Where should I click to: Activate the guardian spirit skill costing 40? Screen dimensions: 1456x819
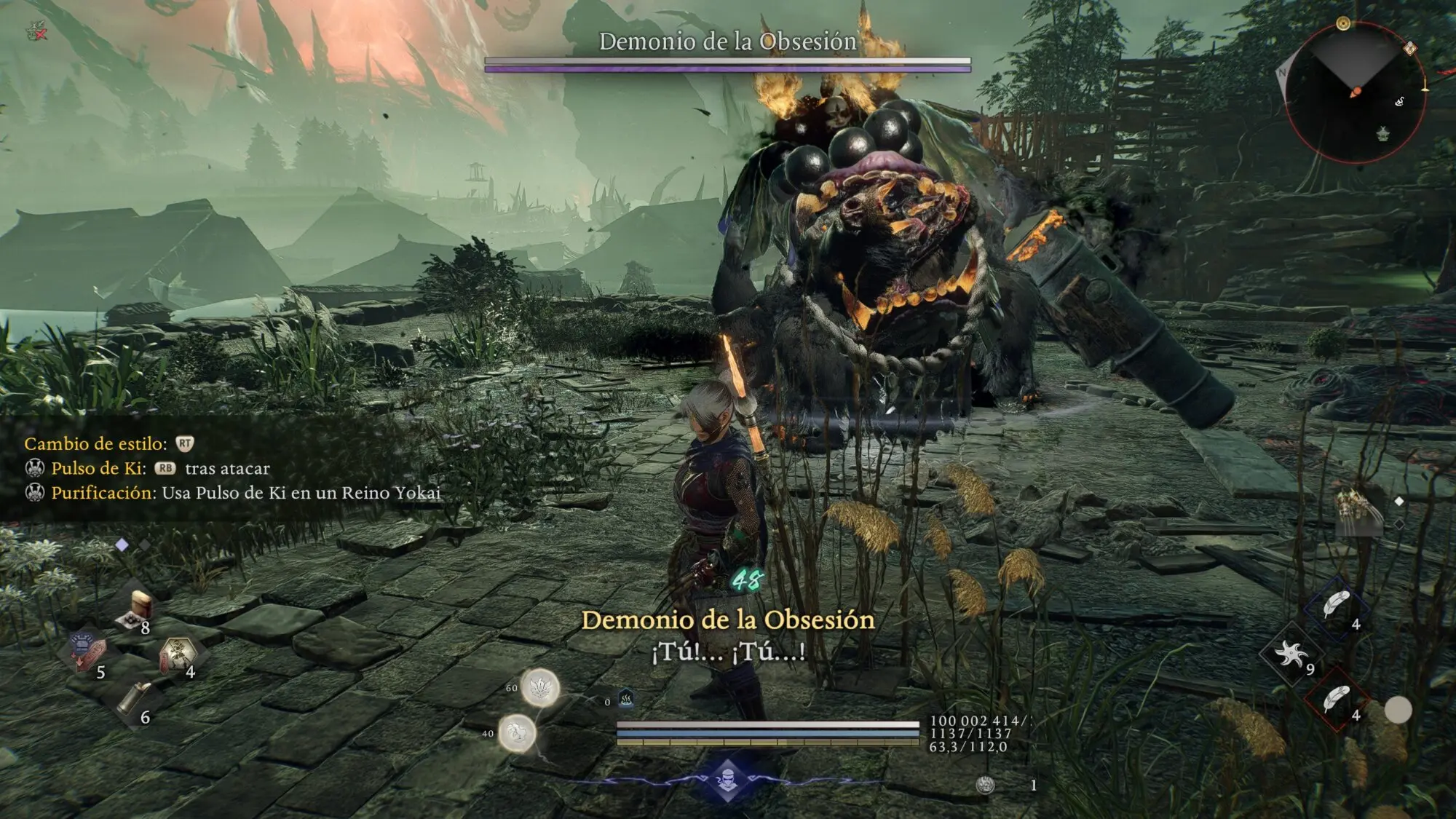518,732
